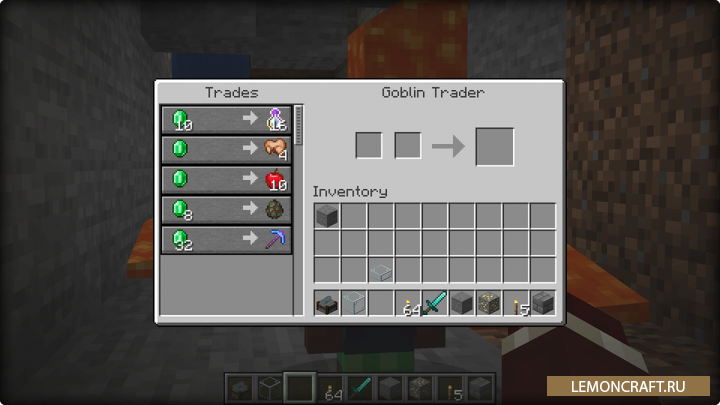The width and height of the screenshot is (720, 405).
Task: Pick the stone bricks block
Action: coord(543,303)
